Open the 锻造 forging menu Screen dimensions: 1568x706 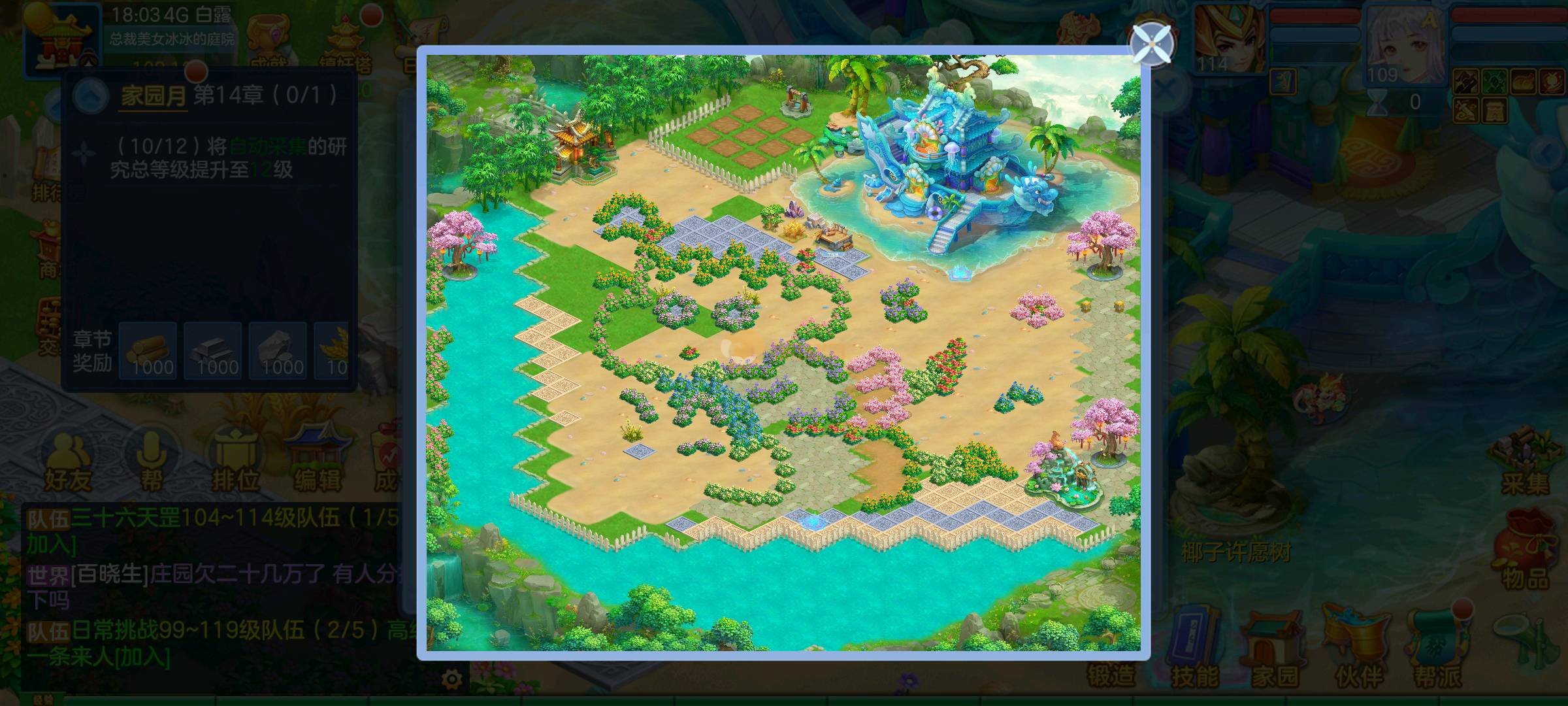tap(1111, 673)
